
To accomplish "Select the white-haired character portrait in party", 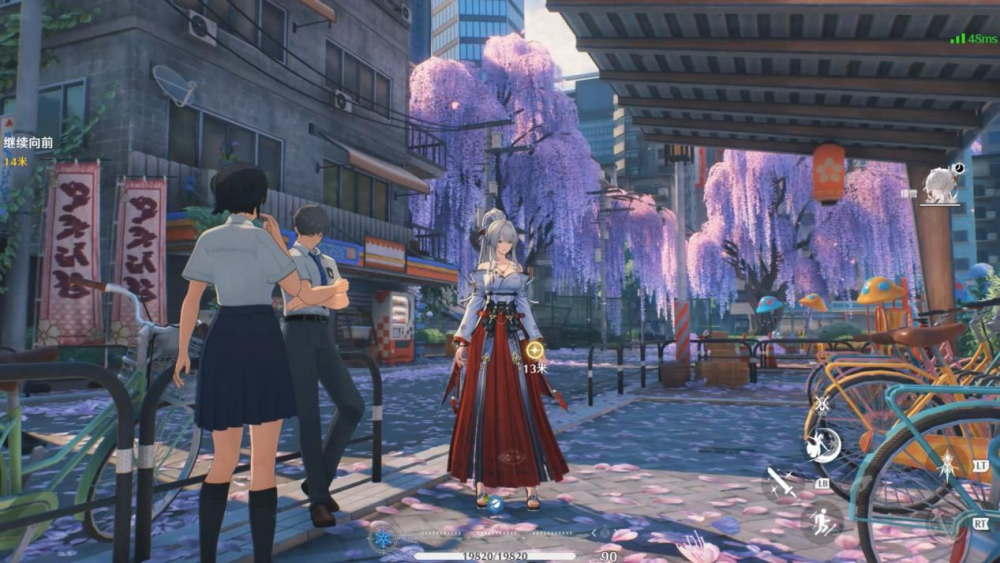I will point(940,186).
